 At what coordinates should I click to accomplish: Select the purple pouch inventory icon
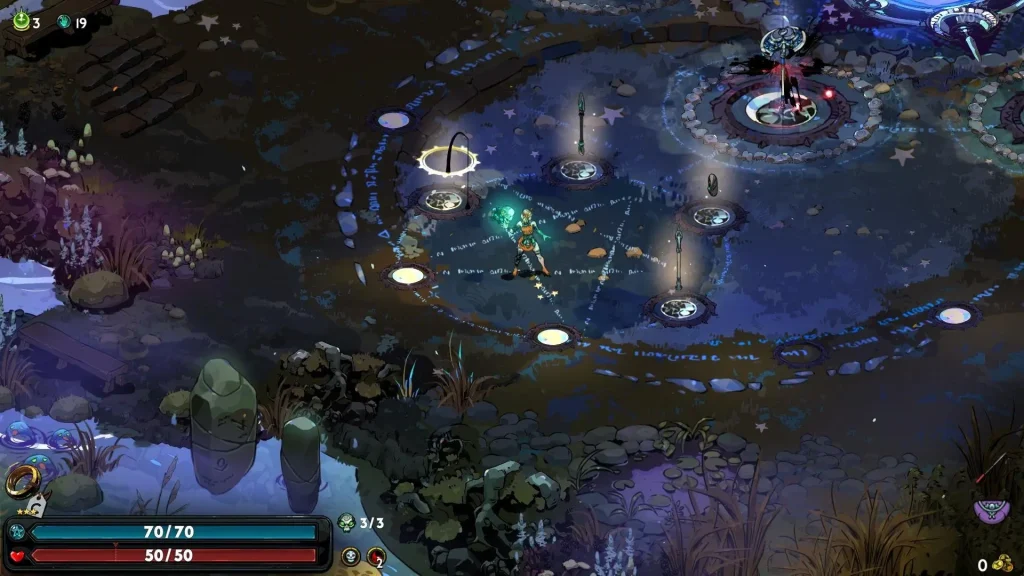click(x=991, y=513)
